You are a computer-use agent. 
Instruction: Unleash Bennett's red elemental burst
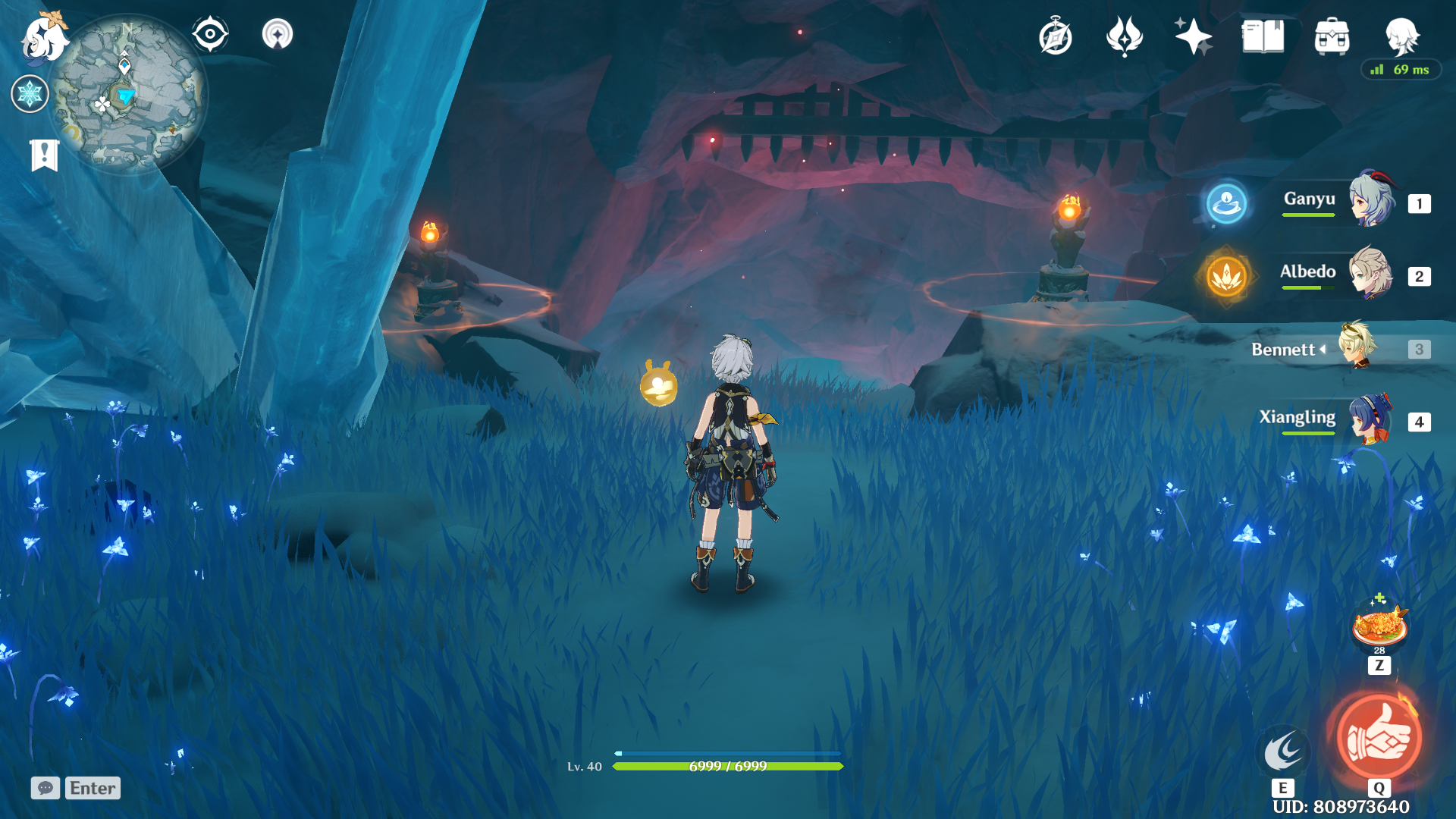click(1378, 737)
